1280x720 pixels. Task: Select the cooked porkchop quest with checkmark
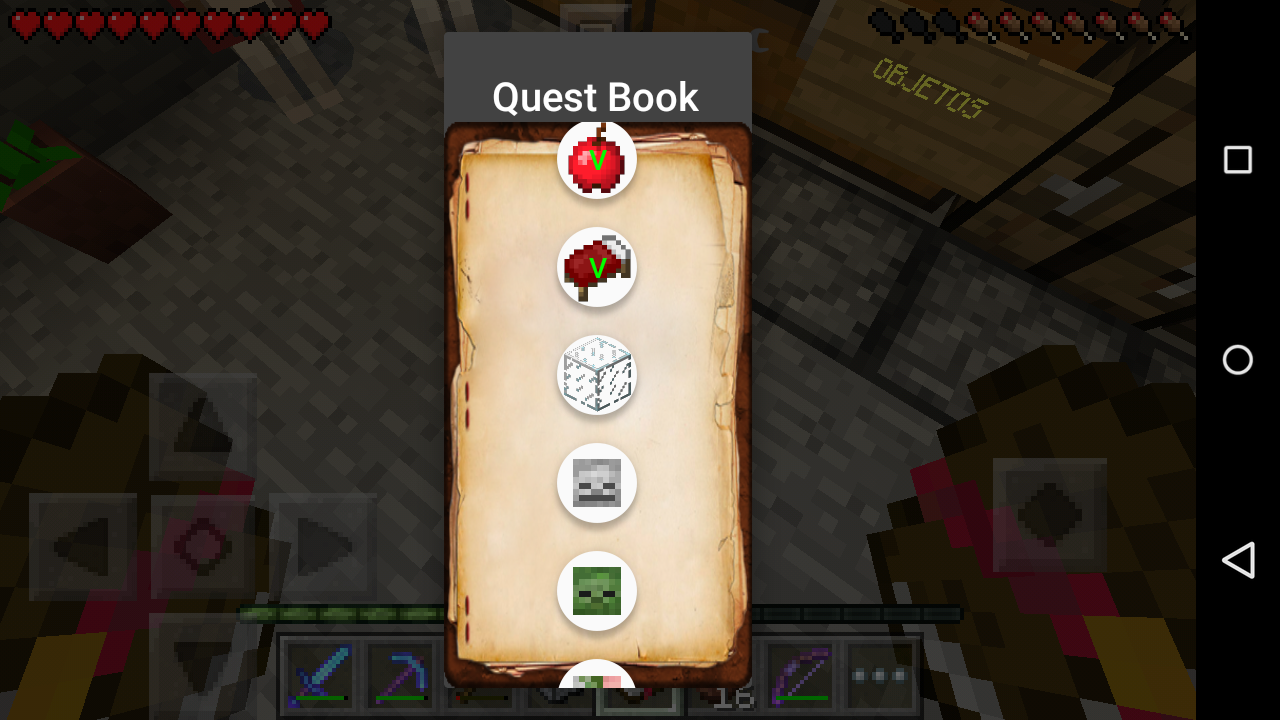tap(597, 267)
